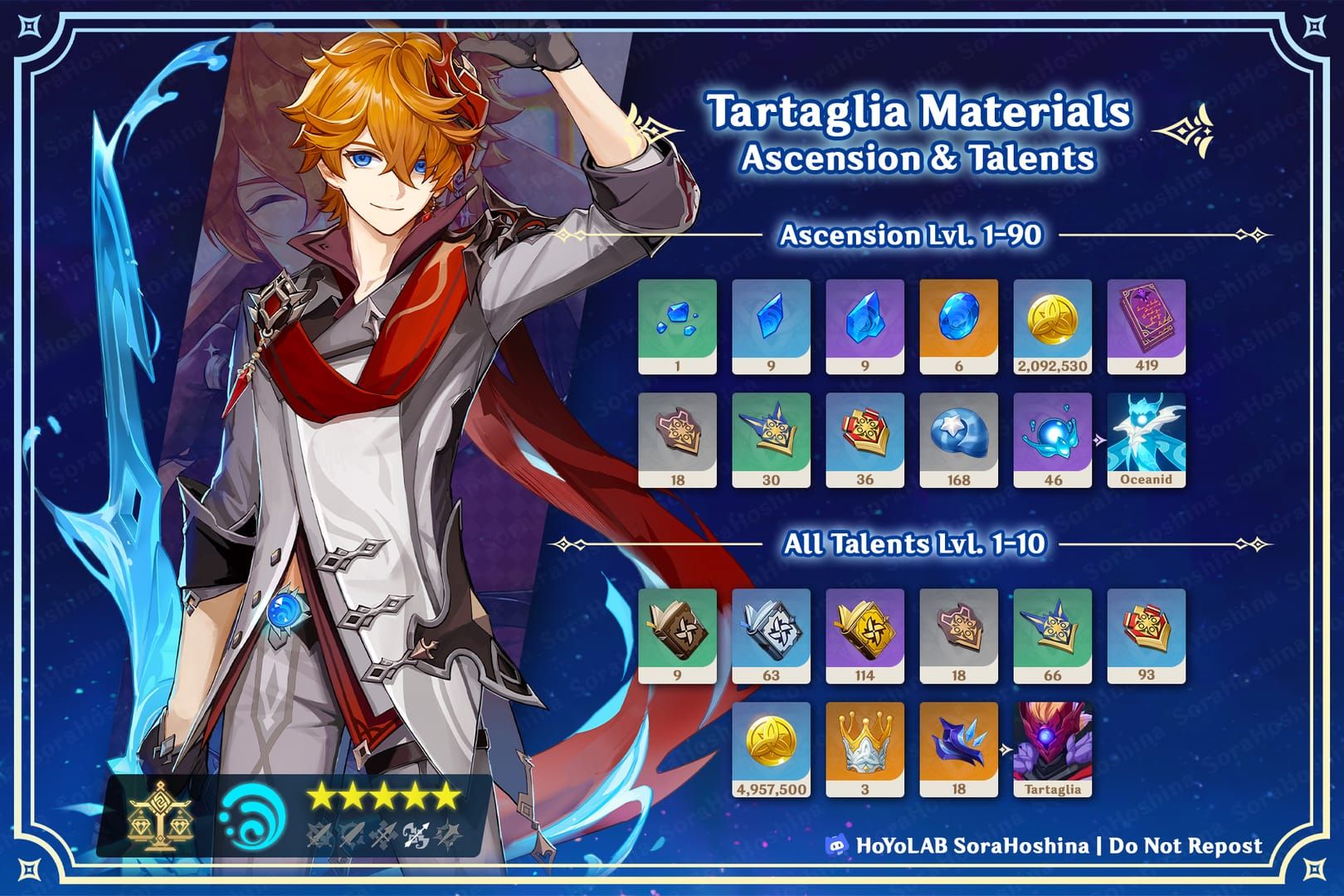
Task: Pick the Sergeant's Insignia tile showing 30
Action: click(x=771, y=440)
